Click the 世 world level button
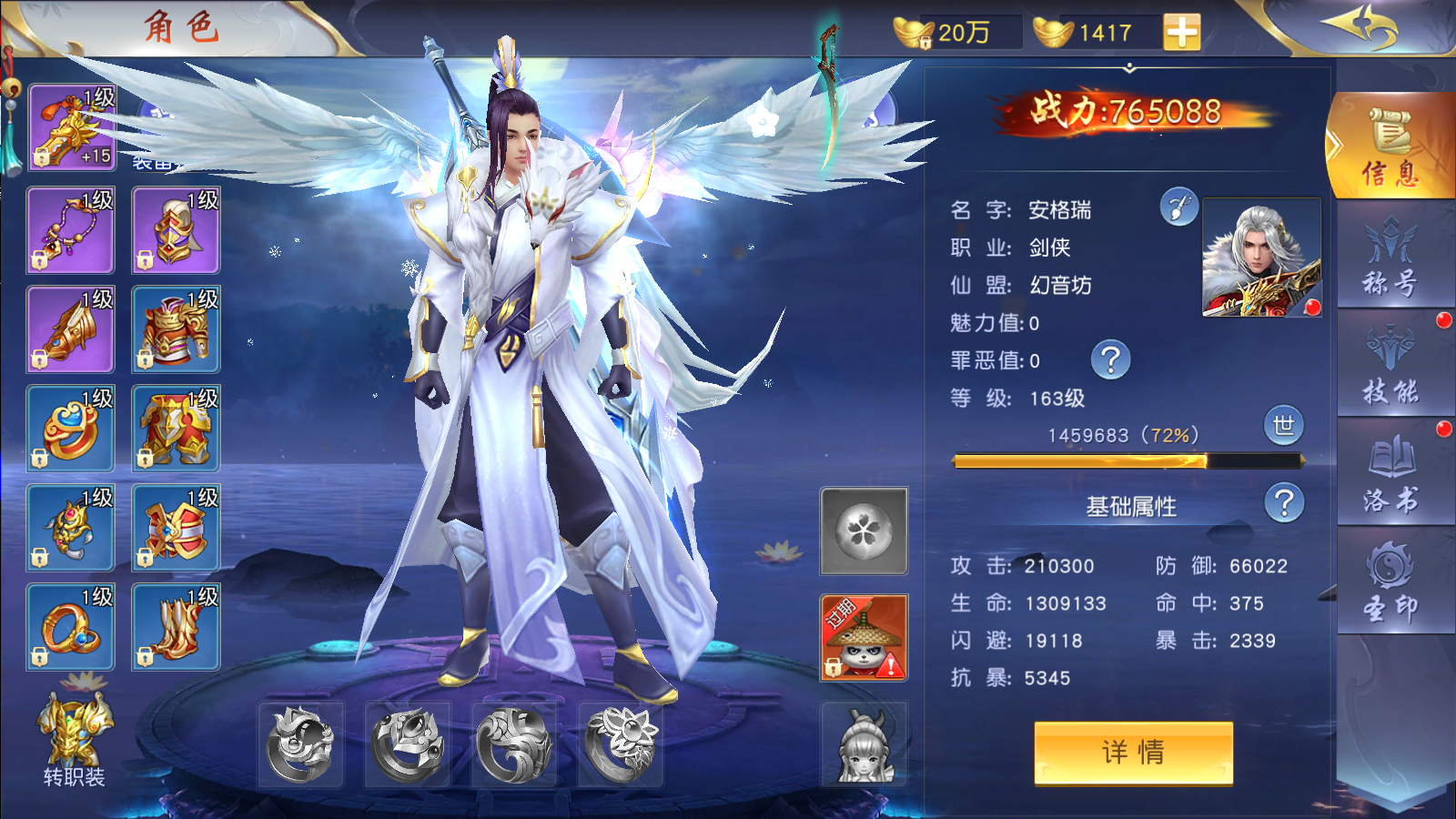 (1283, 426)
